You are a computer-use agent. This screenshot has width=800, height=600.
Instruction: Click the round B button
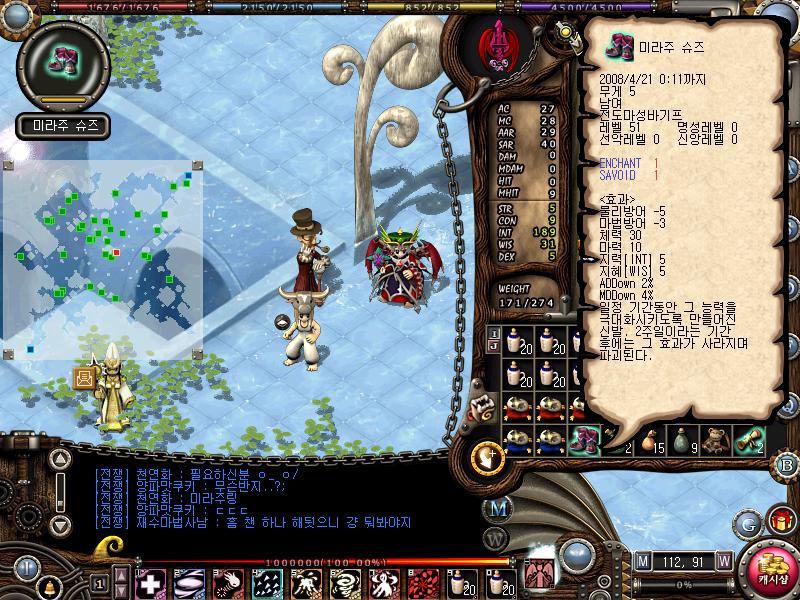[x=787, y=464]
